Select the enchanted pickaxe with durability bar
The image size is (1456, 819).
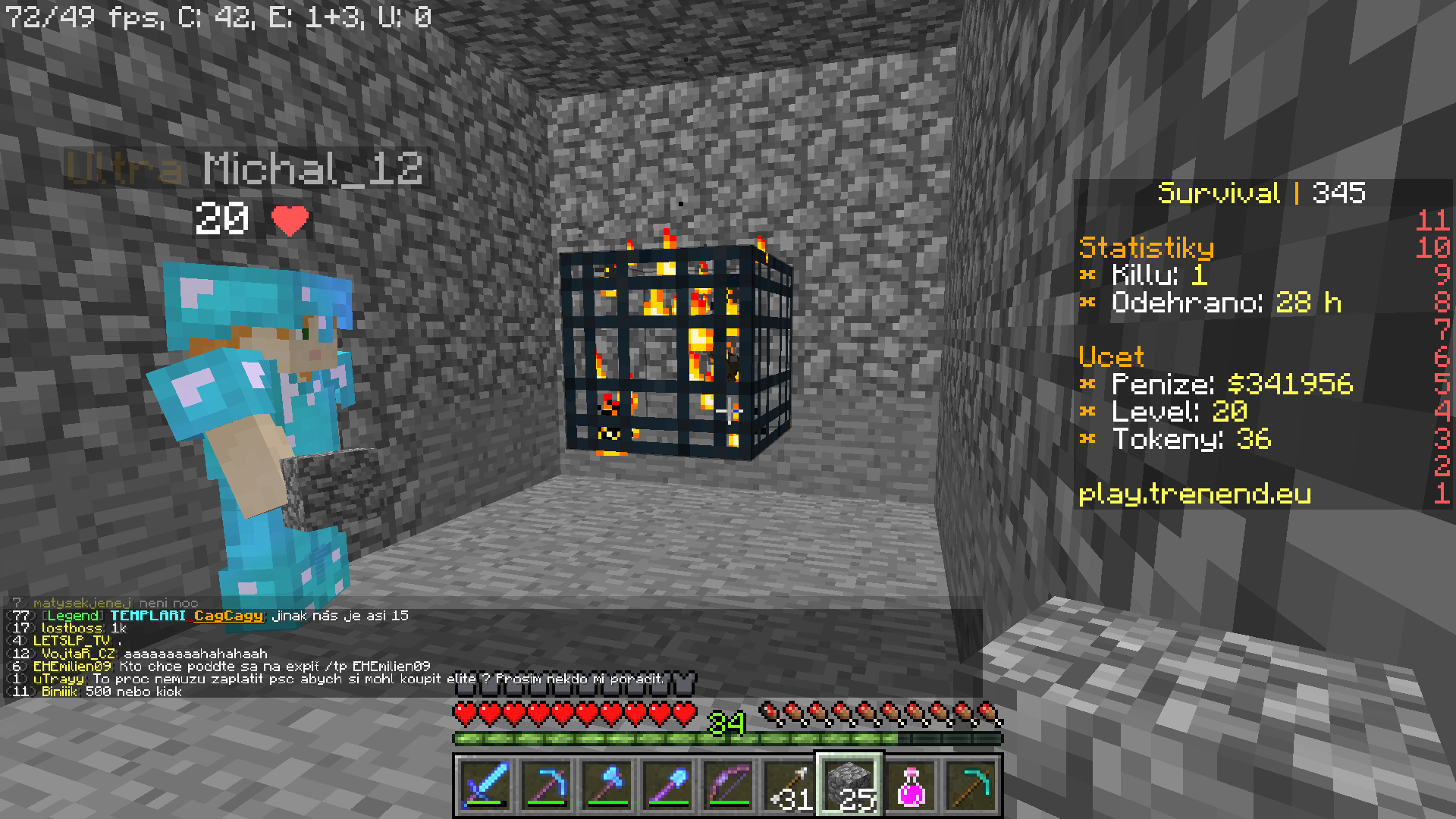(546, 785)
